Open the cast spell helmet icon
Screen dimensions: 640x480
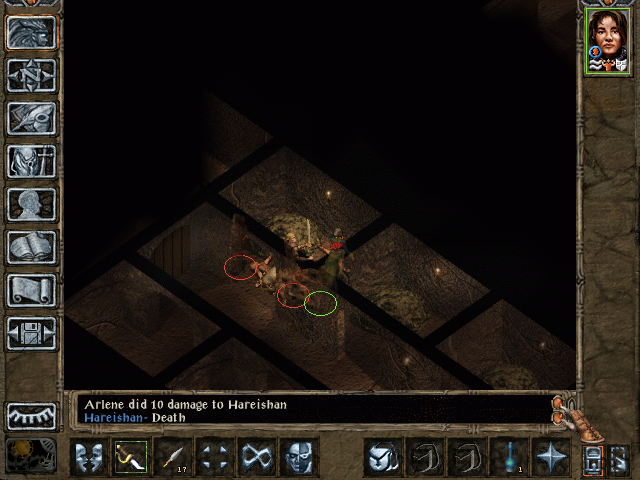tap(381, 457)
